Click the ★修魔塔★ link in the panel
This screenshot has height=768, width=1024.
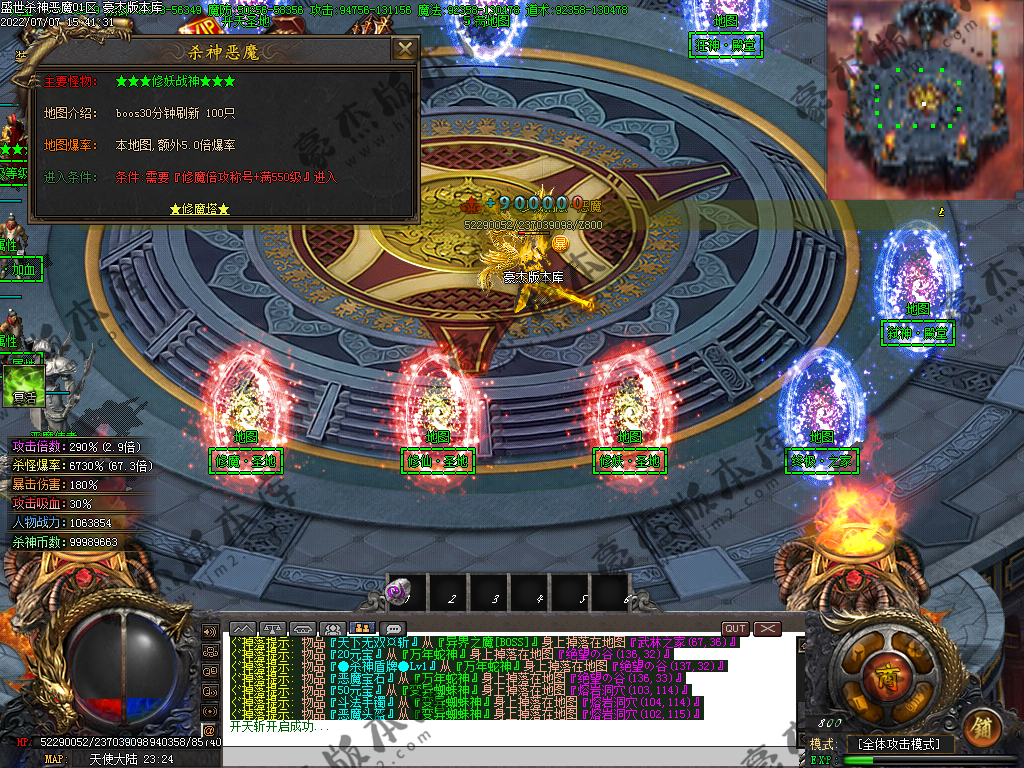200,209
